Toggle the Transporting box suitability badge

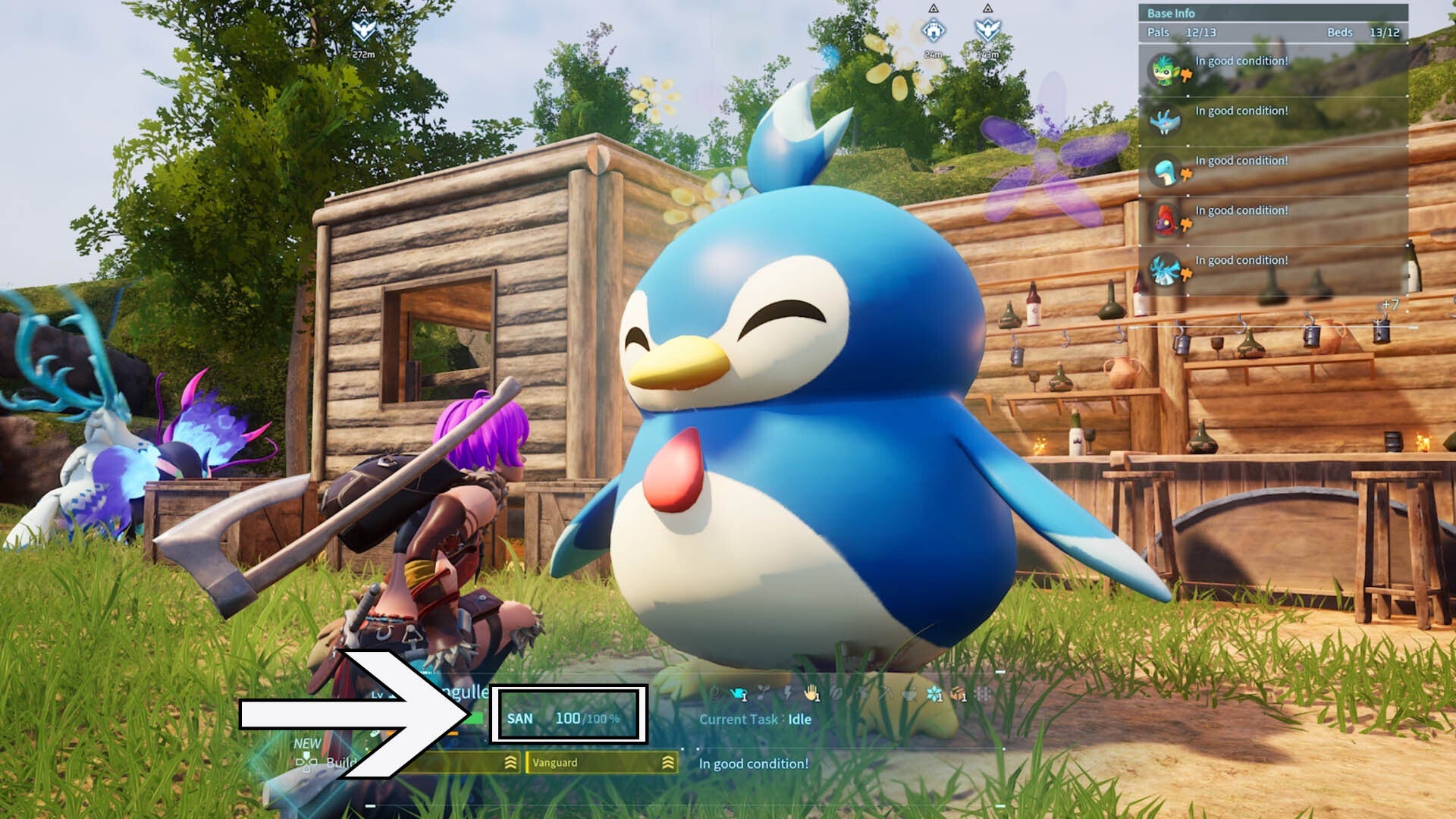tap(957, 692)
